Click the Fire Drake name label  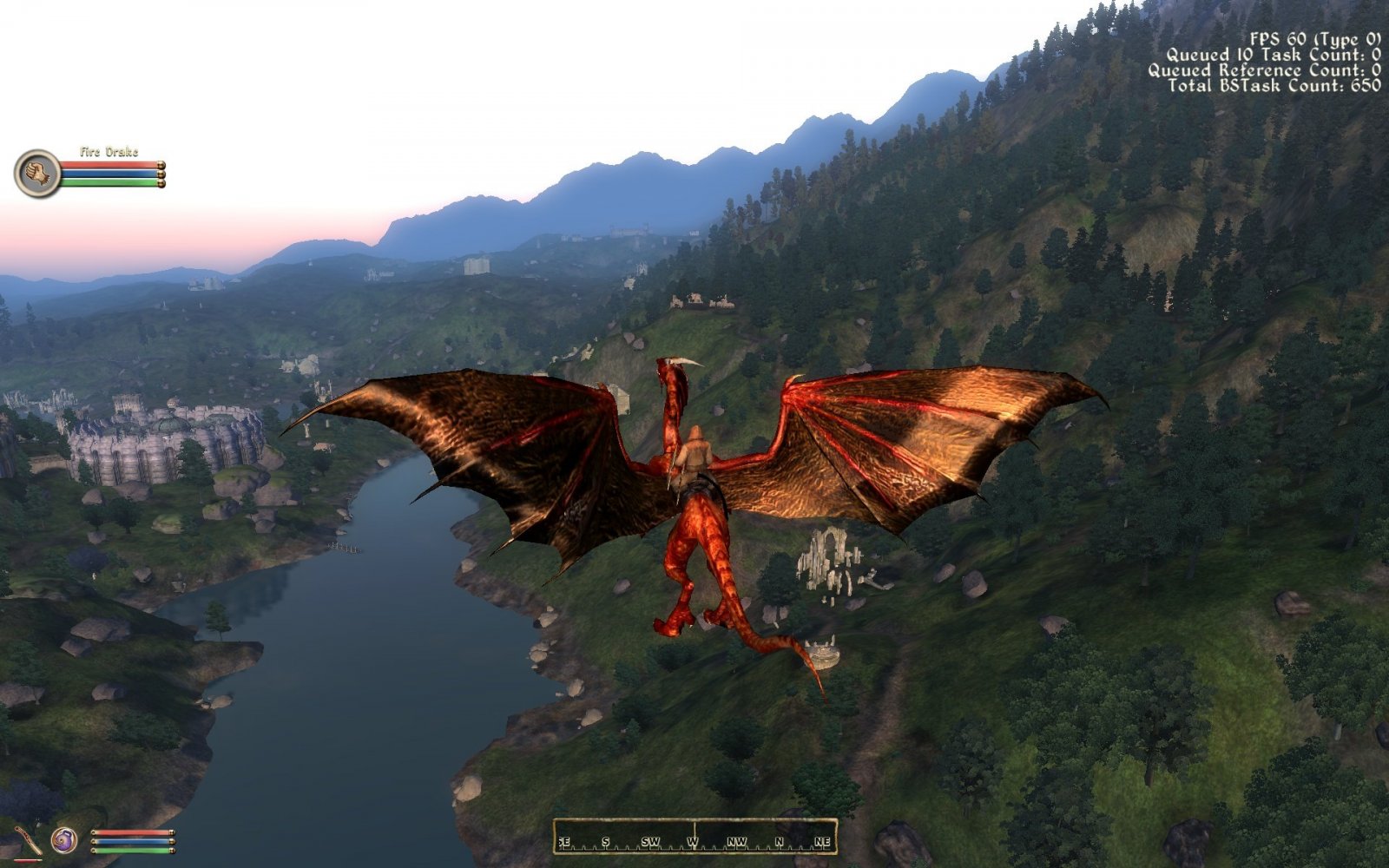(109, 152)
